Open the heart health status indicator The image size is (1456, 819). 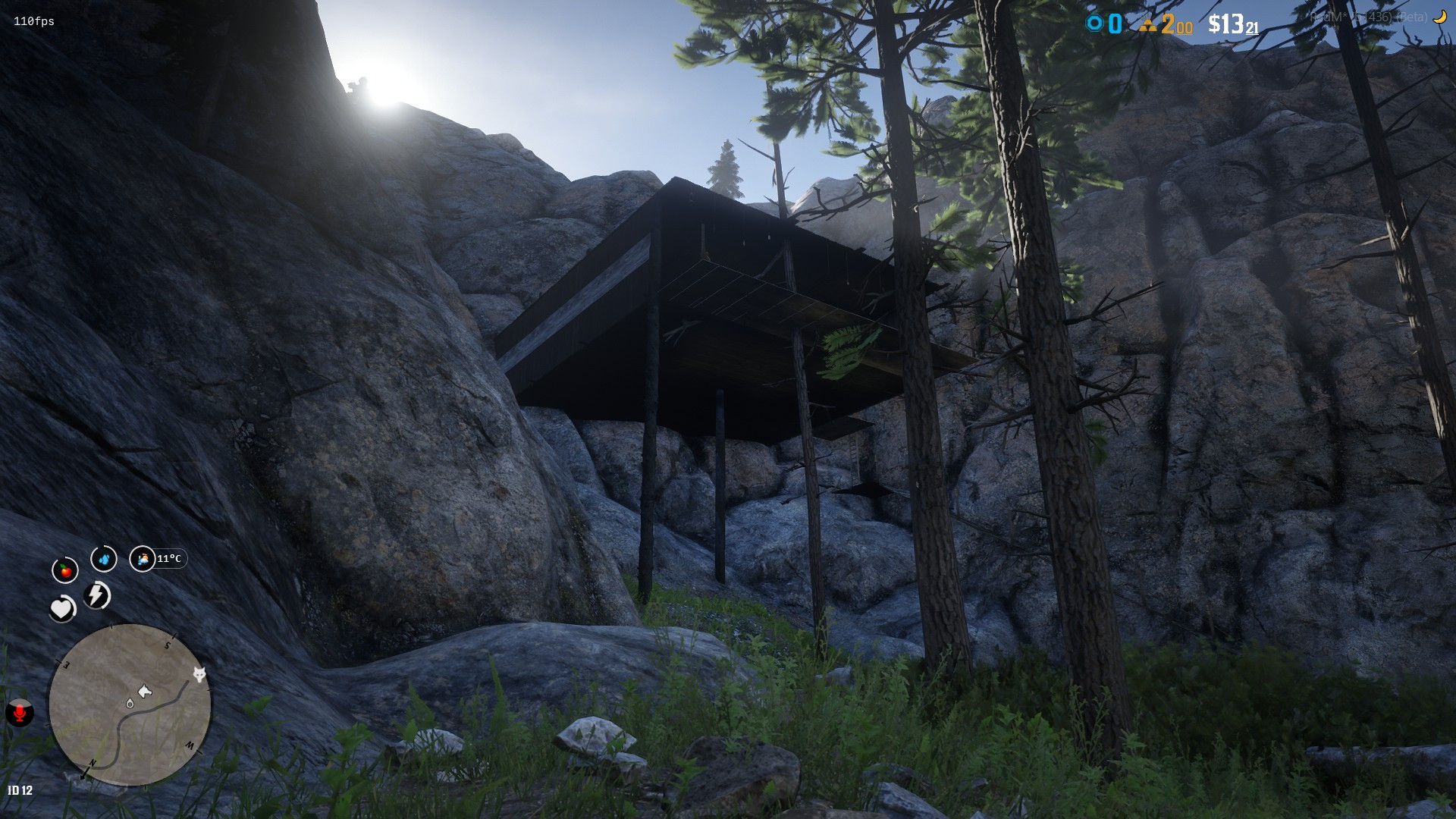click(x=61, y=608)
